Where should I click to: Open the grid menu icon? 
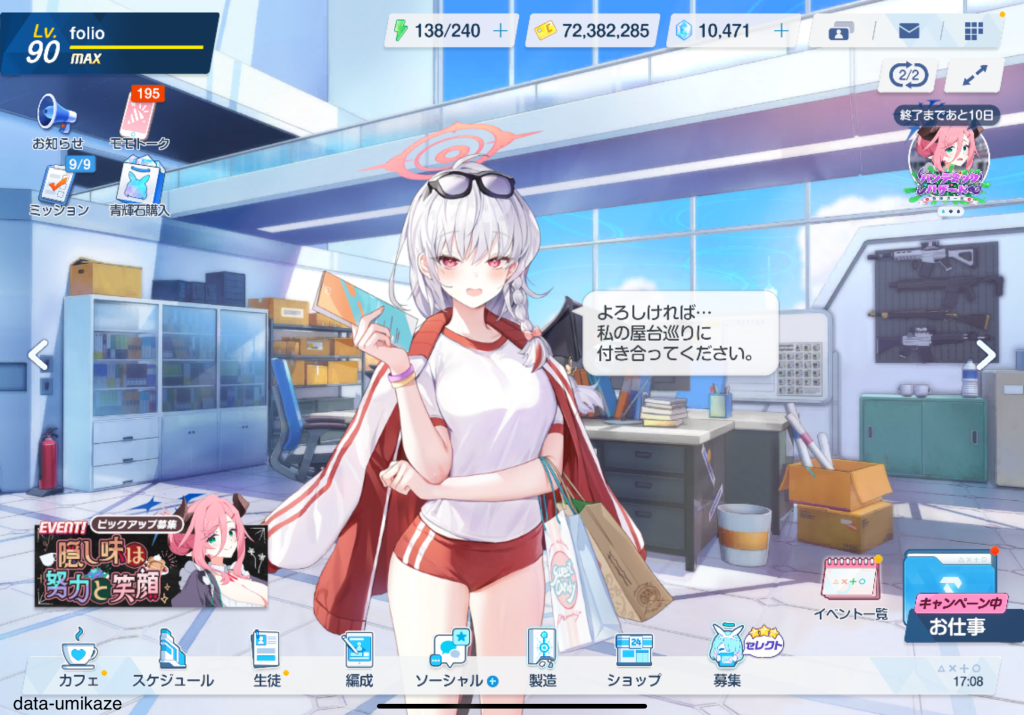pyautogui.click(x=973, y=31)
